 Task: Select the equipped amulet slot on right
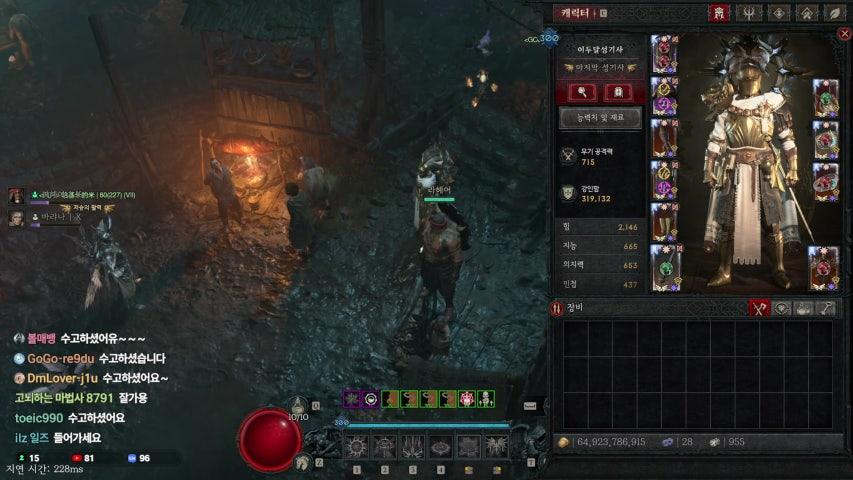click(x=825, y=99)
